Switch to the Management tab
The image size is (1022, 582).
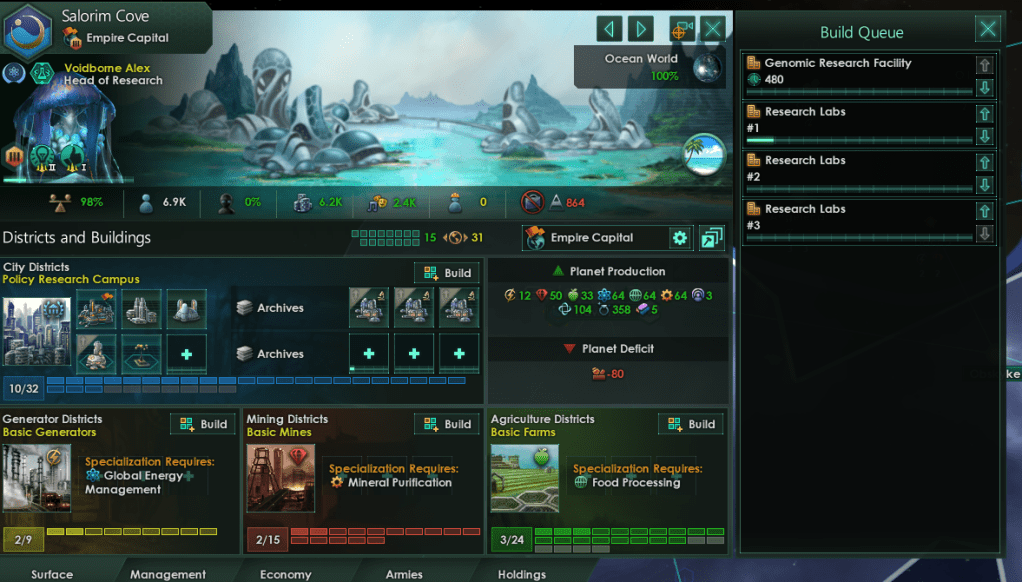168,574
